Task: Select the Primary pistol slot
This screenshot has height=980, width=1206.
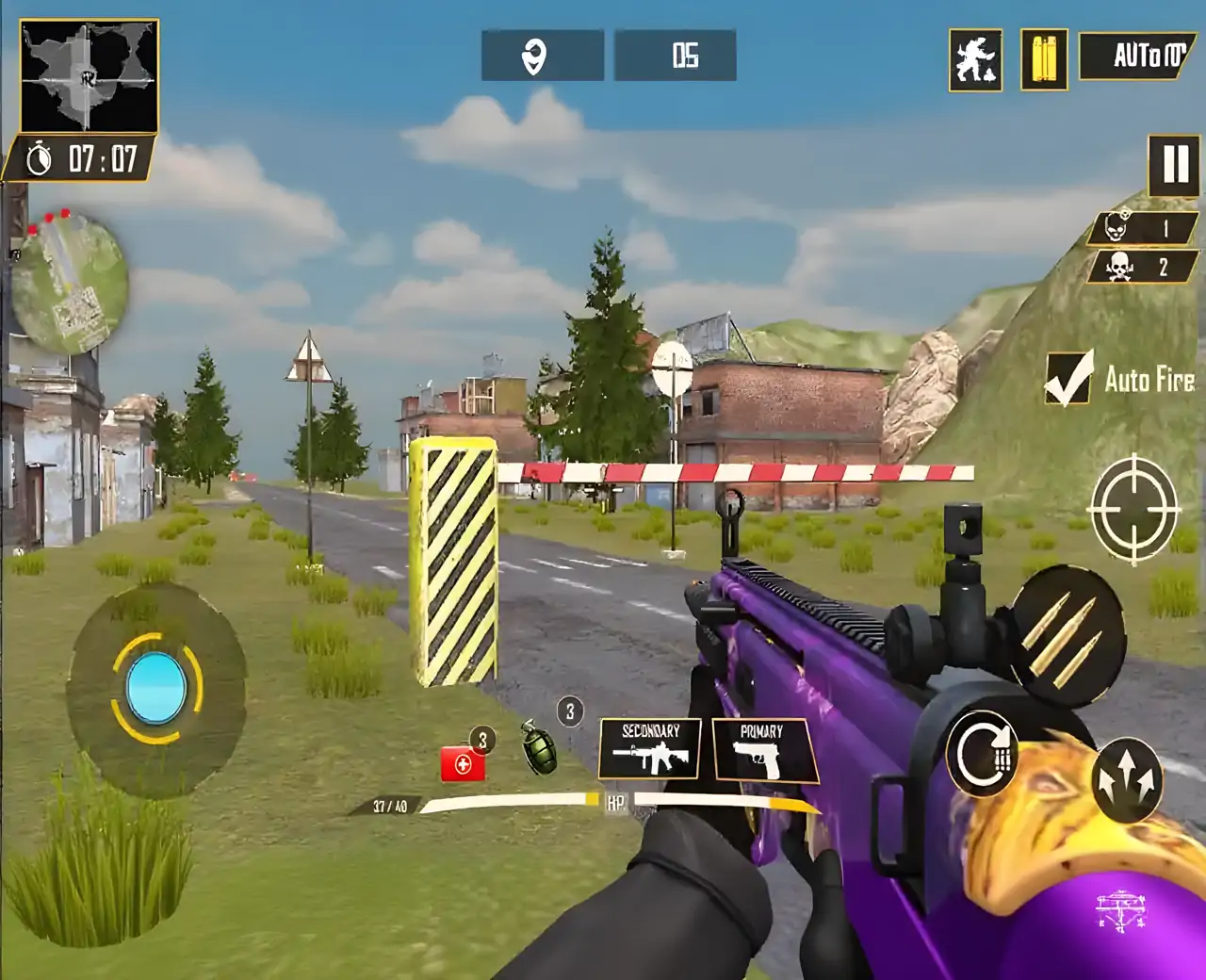Action: [x=762, y=751]
